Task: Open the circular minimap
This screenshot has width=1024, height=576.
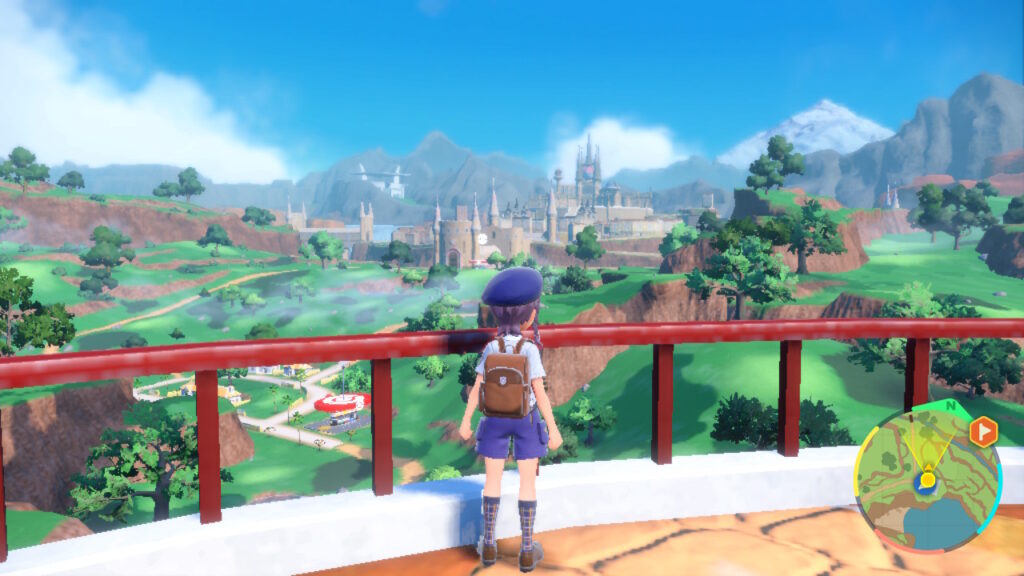Action: pyautogui.click(x=927, y=481)
